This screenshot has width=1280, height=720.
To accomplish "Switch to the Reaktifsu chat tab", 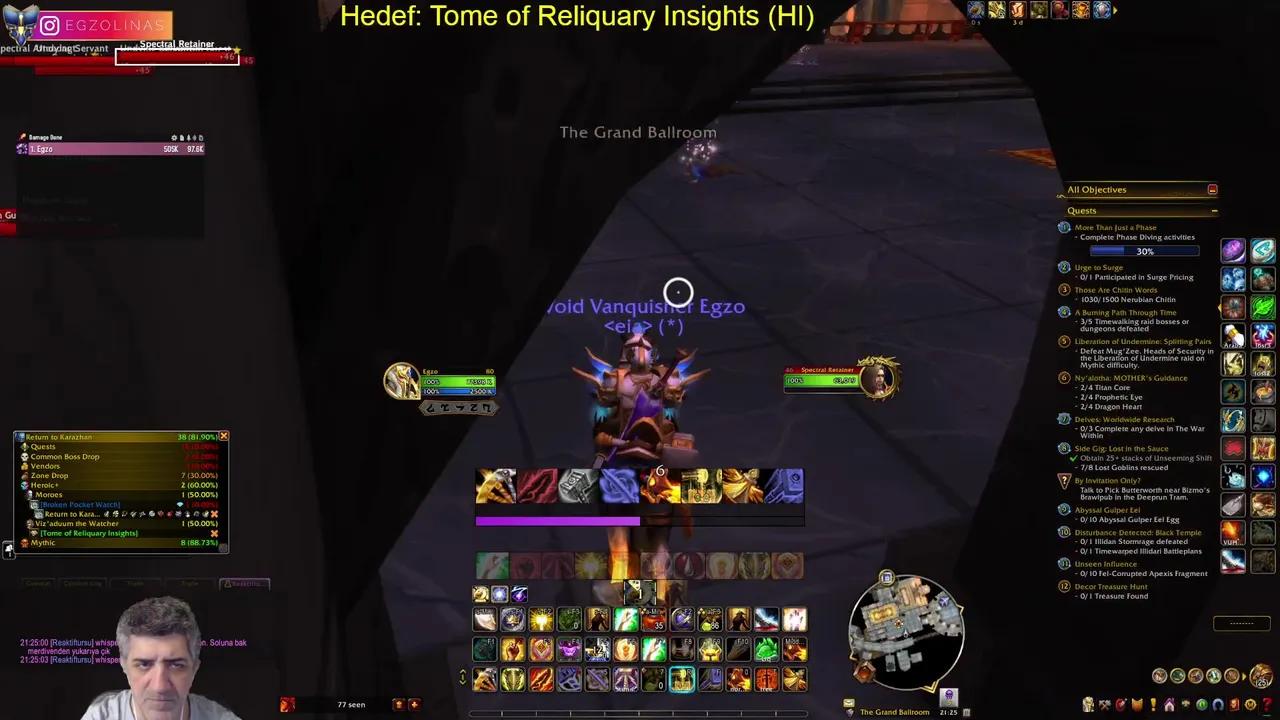I will [x=245, y=584].
